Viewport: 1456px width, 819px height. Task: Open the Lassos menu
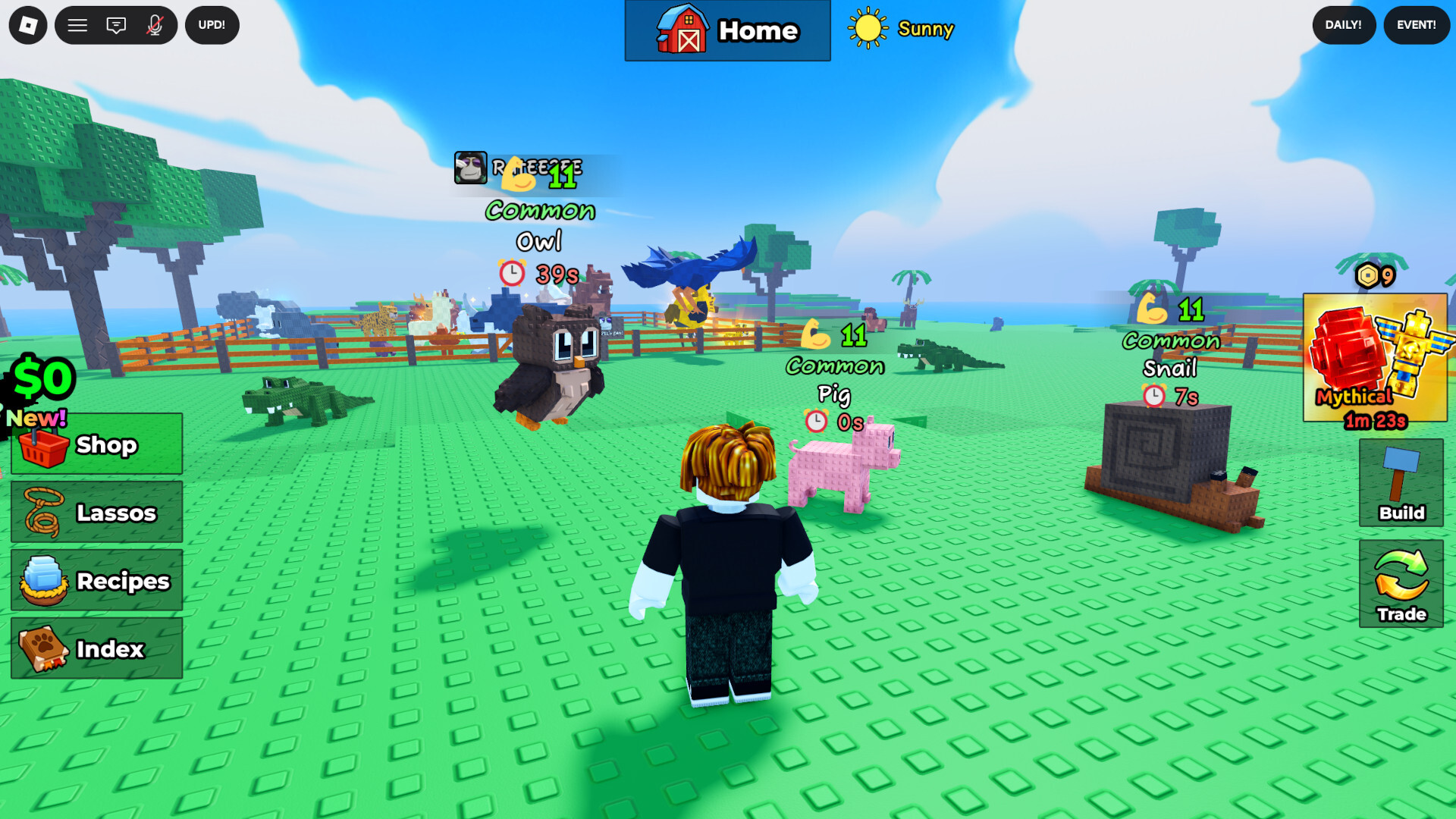(95, 513)
